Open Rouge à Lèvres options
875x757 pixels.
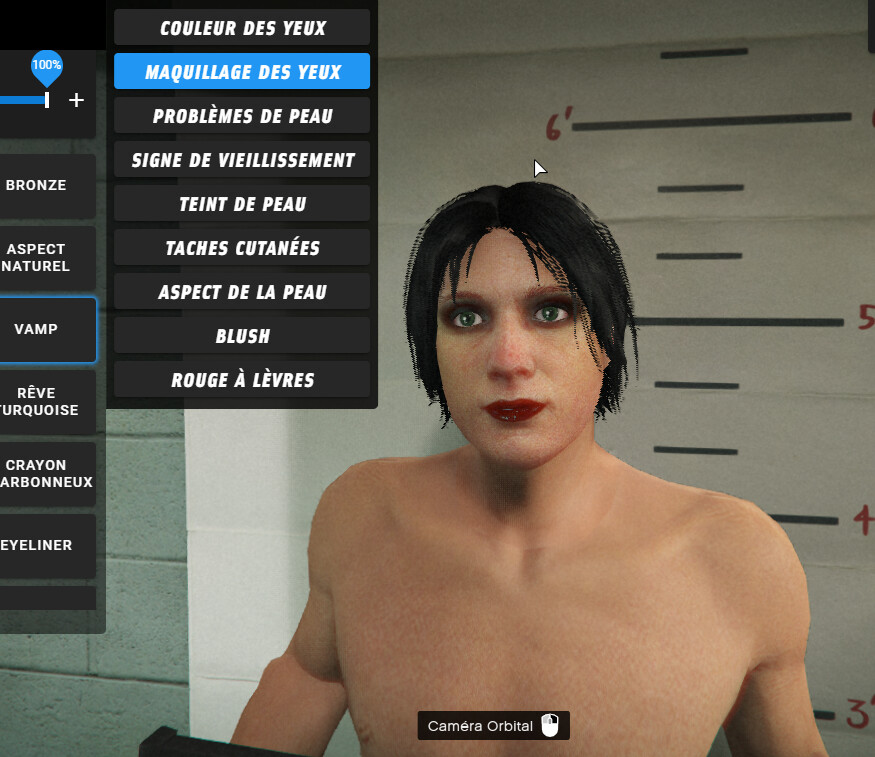coord(242,380)
